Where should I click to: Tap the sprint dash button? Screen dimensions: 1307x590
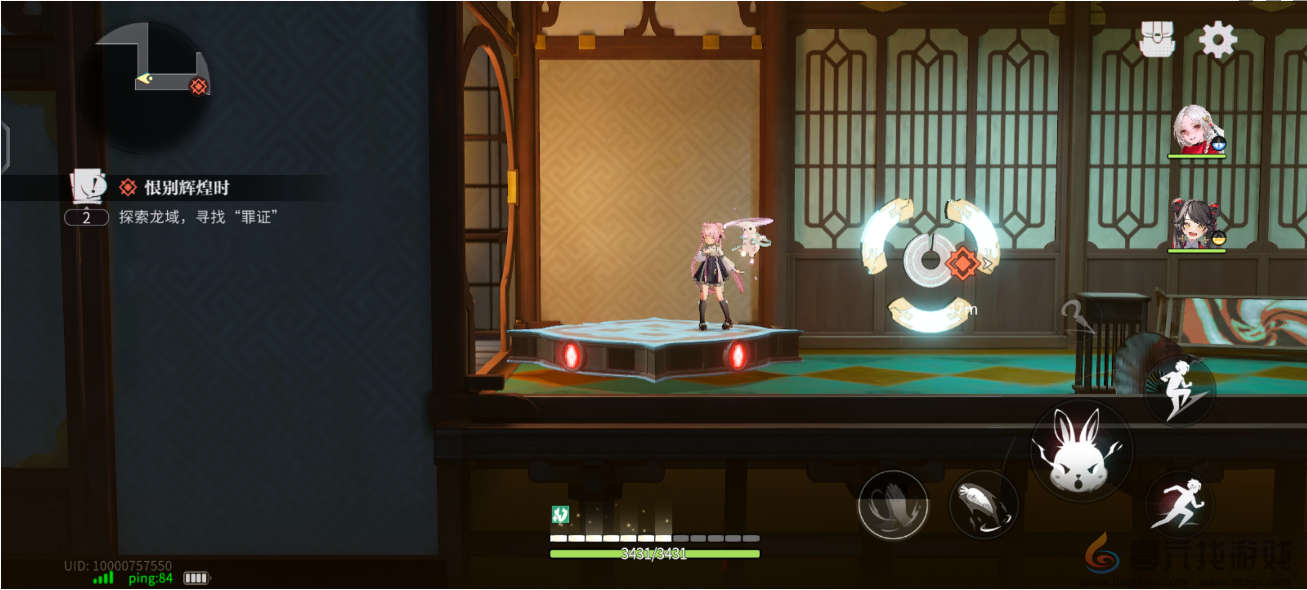(1180, 504)
